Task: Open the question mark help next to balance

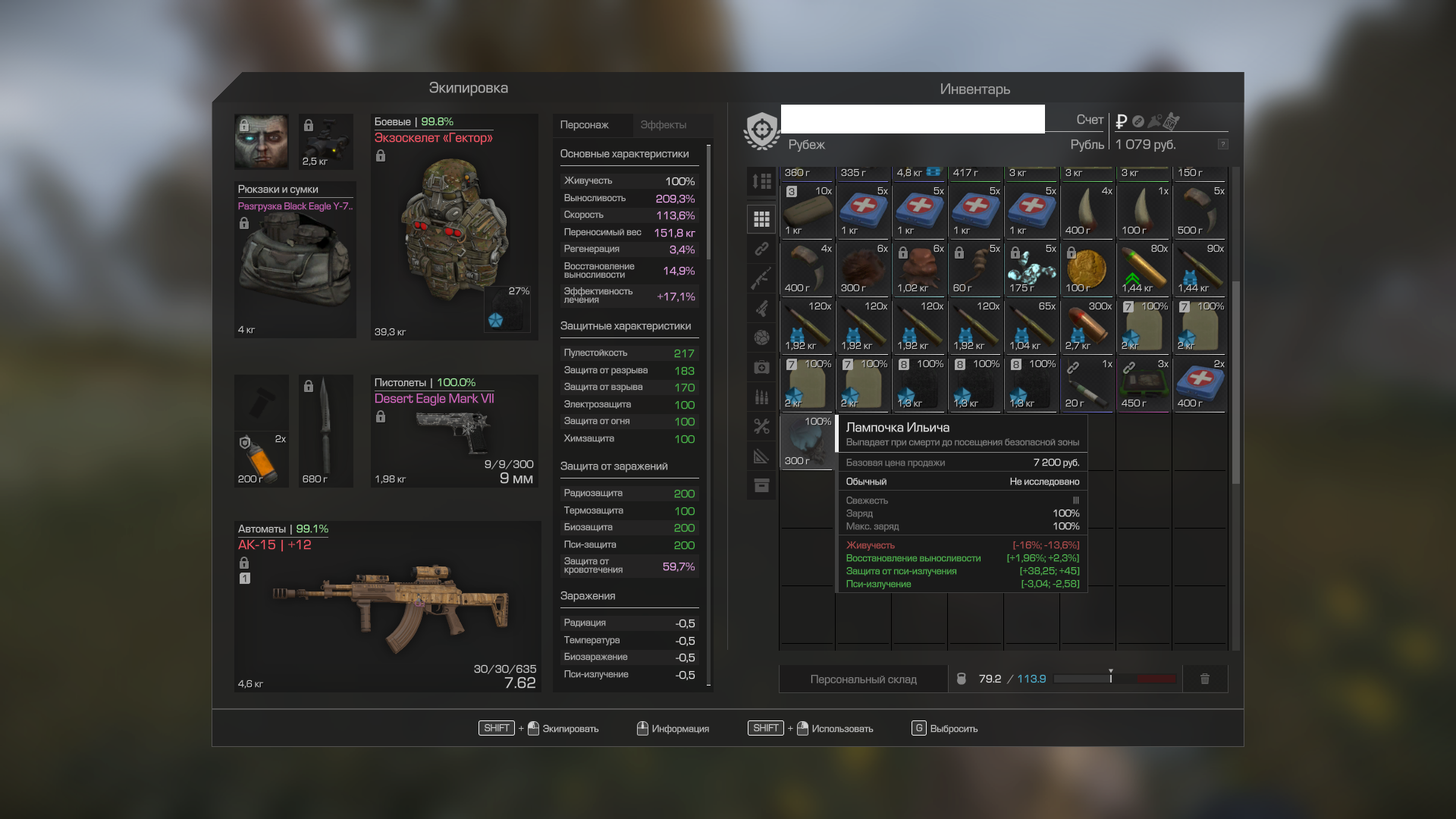Action: click(1222, 144)
